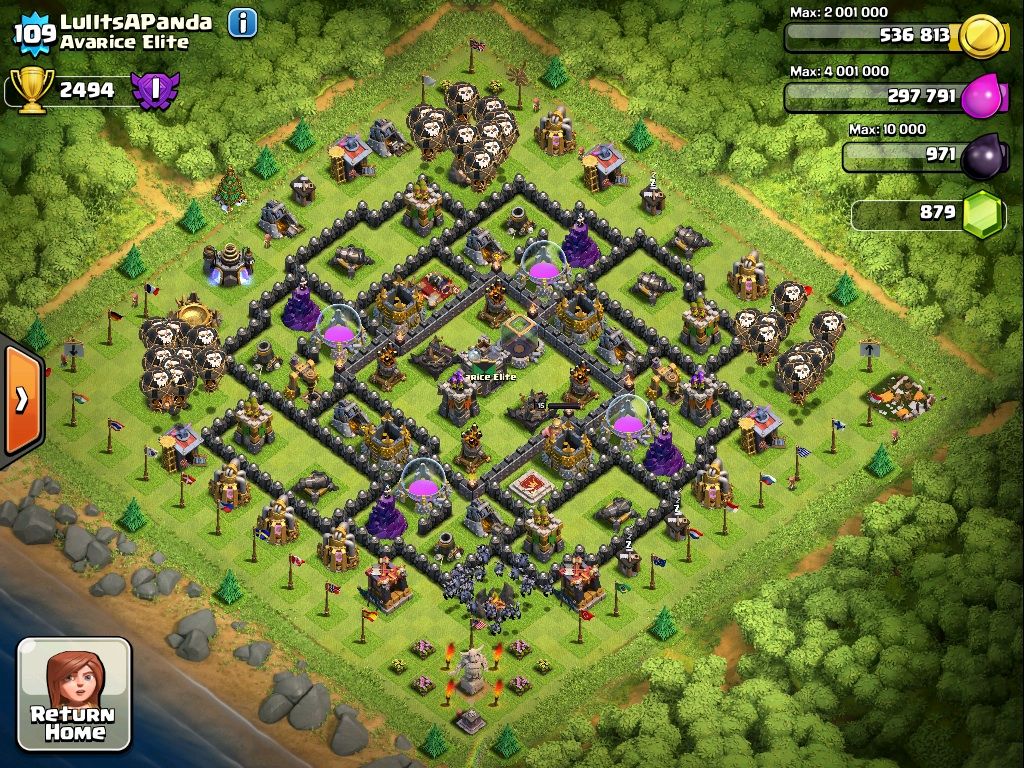Screen dimensions: 1024x768
Task: Tap the purple league badge
Action: pos(154,90)
